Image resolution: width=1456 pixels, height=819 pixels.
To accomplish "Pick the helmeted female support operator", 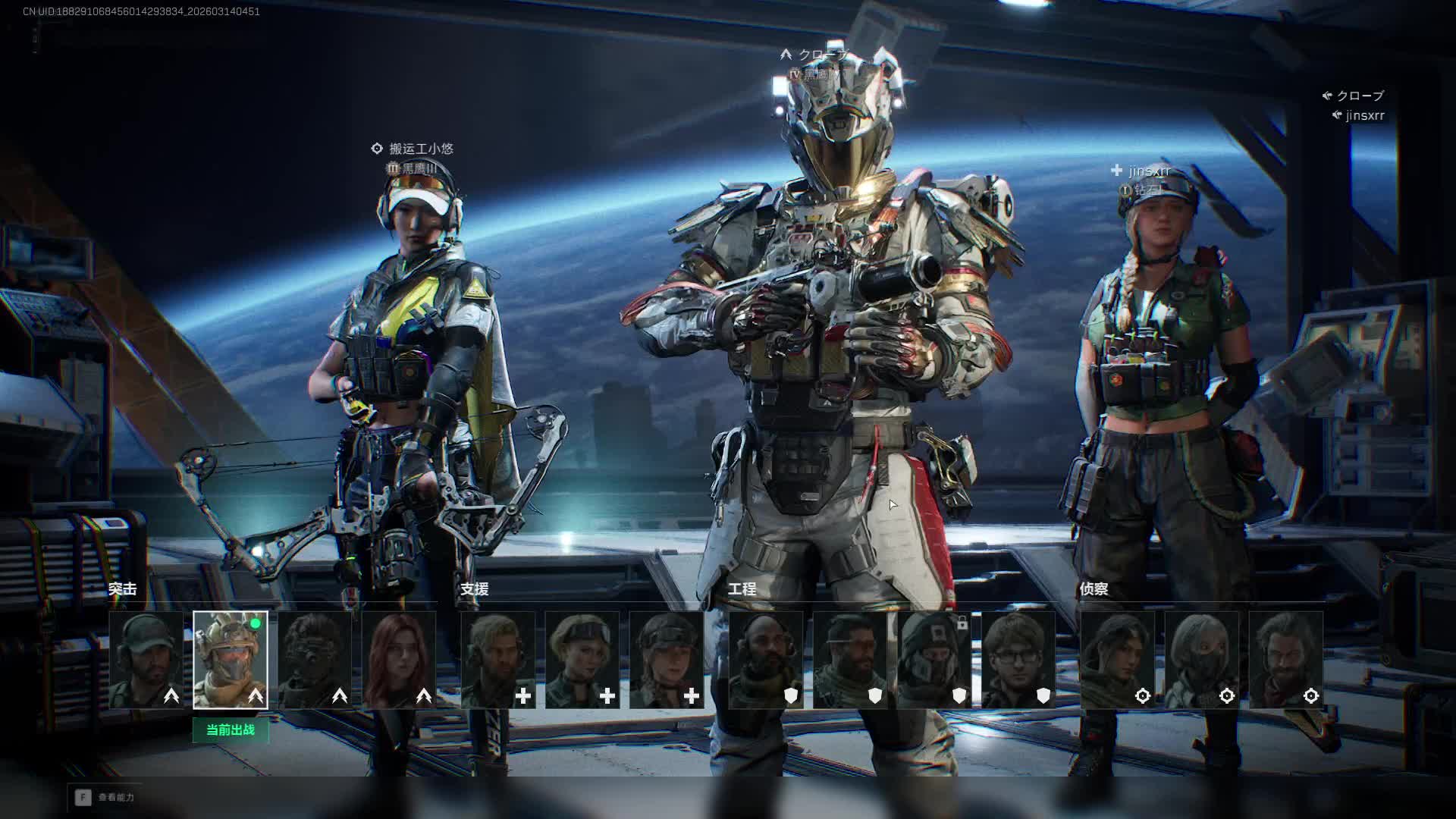I will (x=667, y=660).
